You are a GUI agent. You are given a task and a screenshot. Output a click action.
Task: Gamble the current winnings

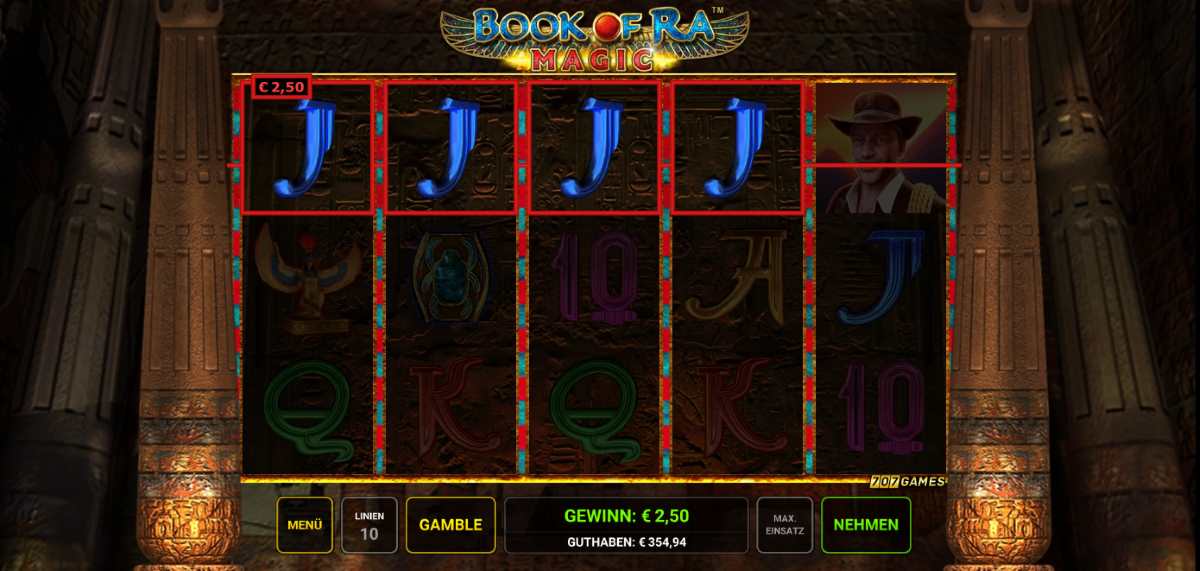click(x=450, y=525)
